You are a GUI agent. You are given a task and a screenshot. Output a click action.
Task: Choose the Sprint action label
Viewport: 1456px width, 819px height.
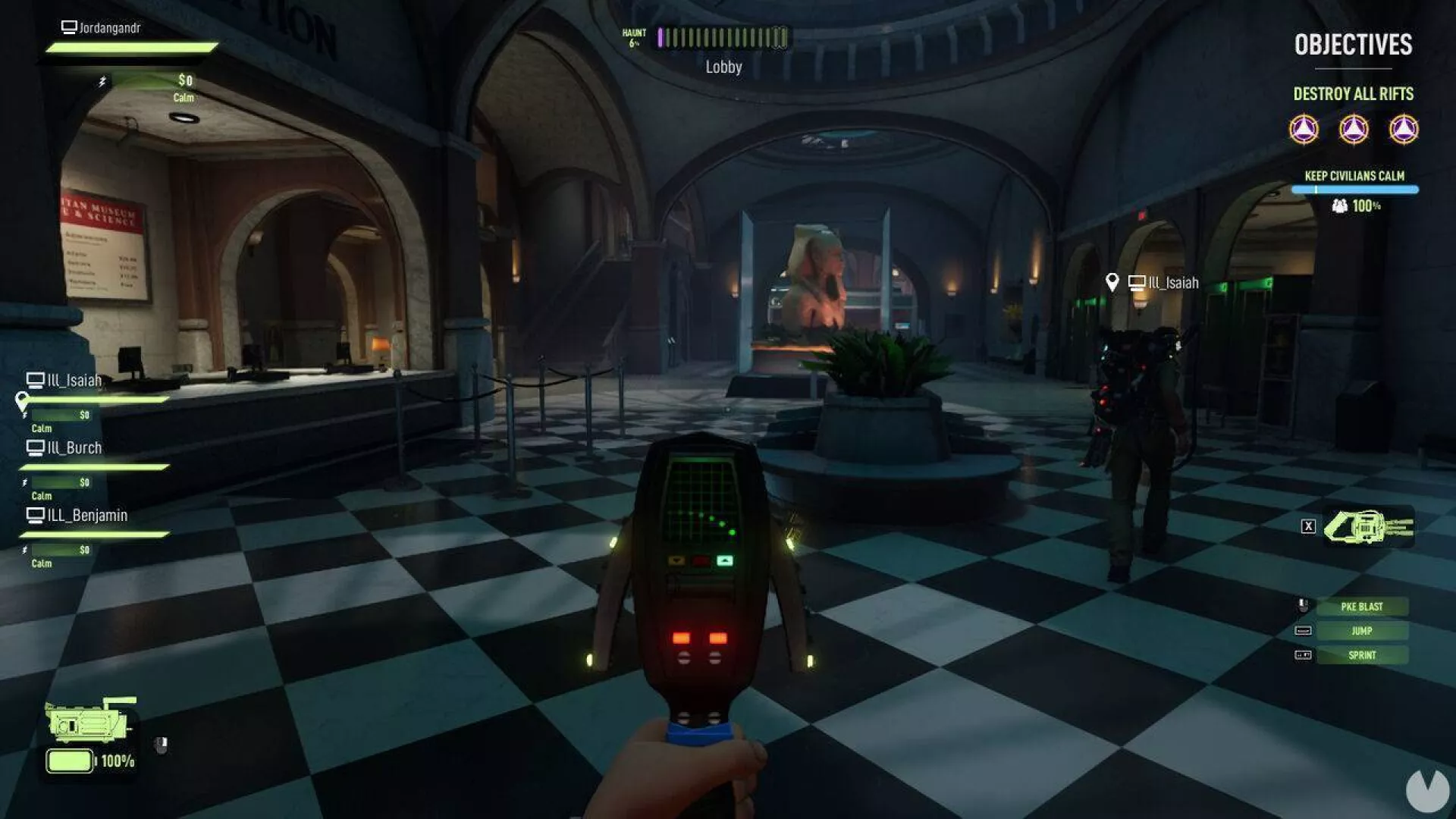(1362, 655)
